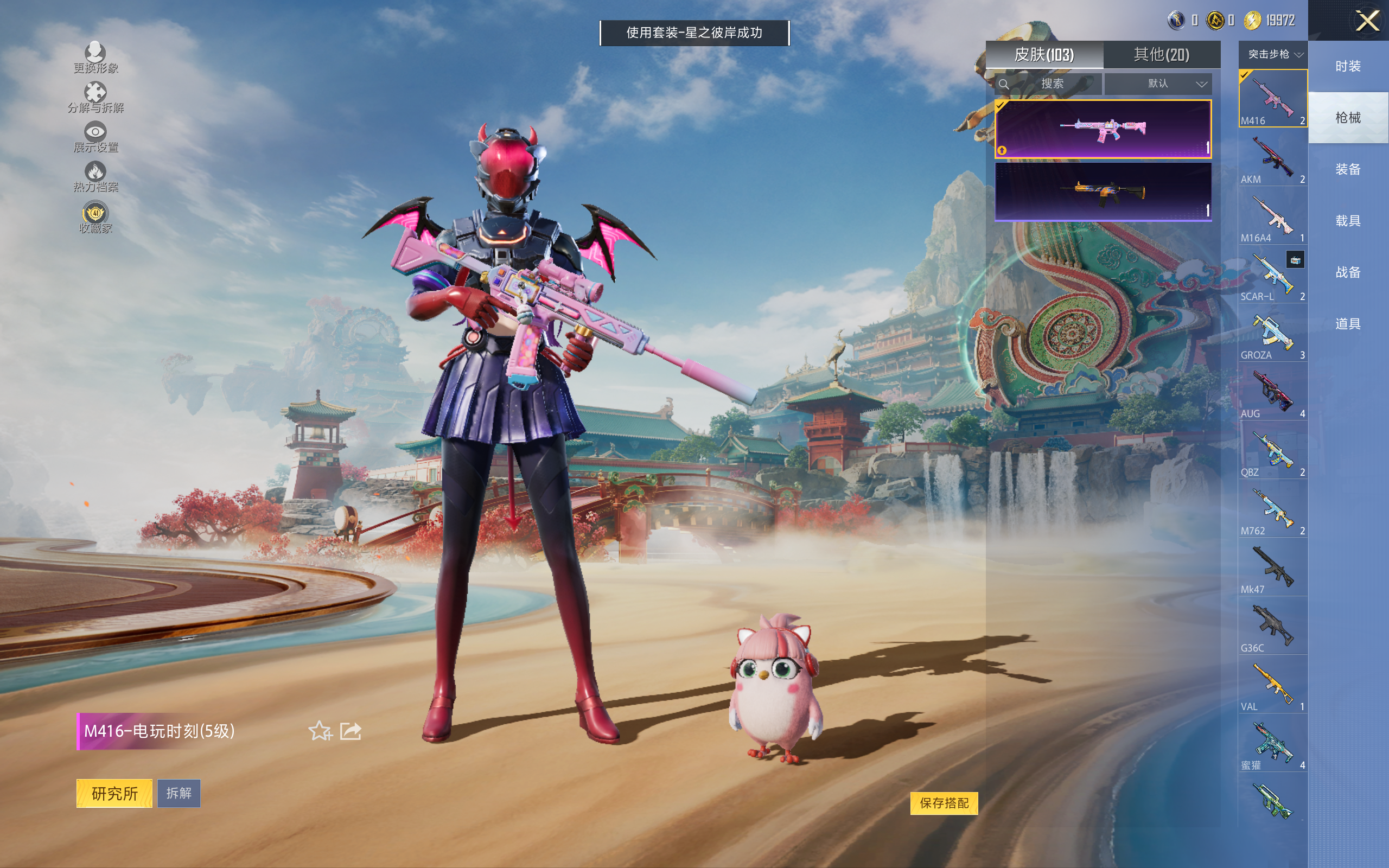This screenshot has width=1389, height=868.
Task: Choose the AKM weapon in the list
Action: (1272, 160)
